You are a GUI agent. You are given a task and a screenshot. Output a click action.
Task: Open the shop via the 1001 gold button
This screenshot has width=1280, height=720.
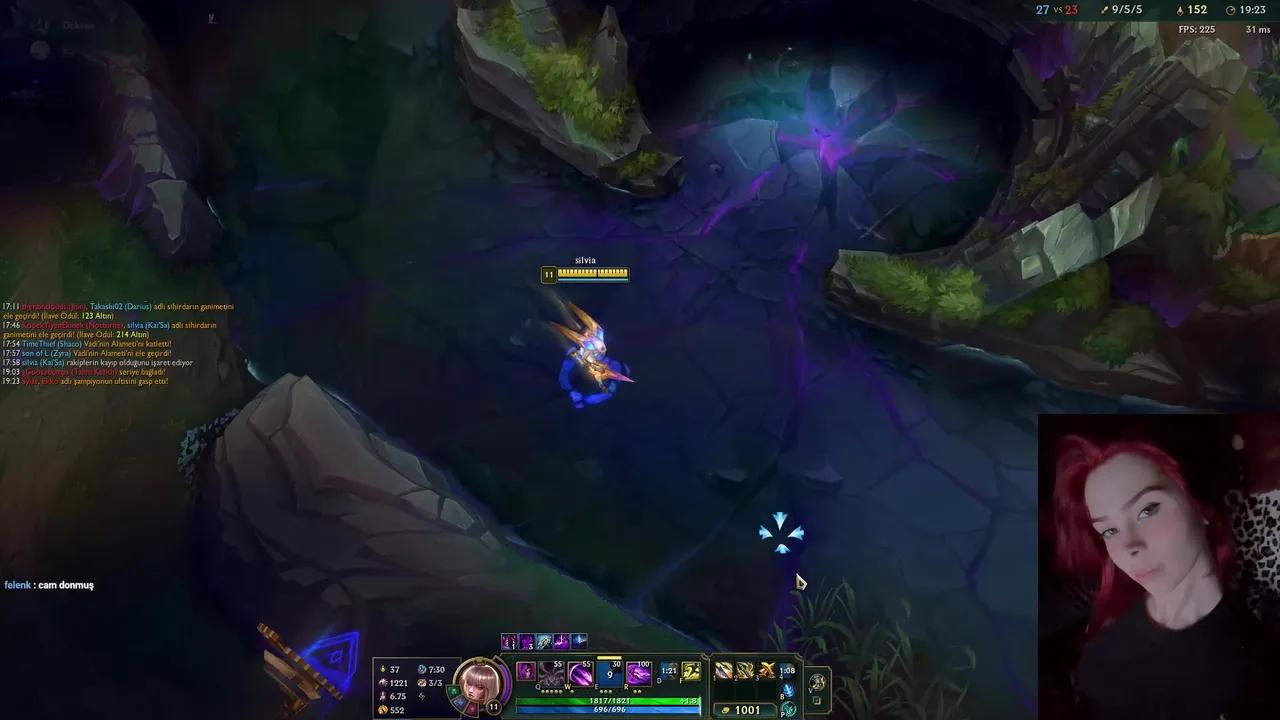point(744,710)
